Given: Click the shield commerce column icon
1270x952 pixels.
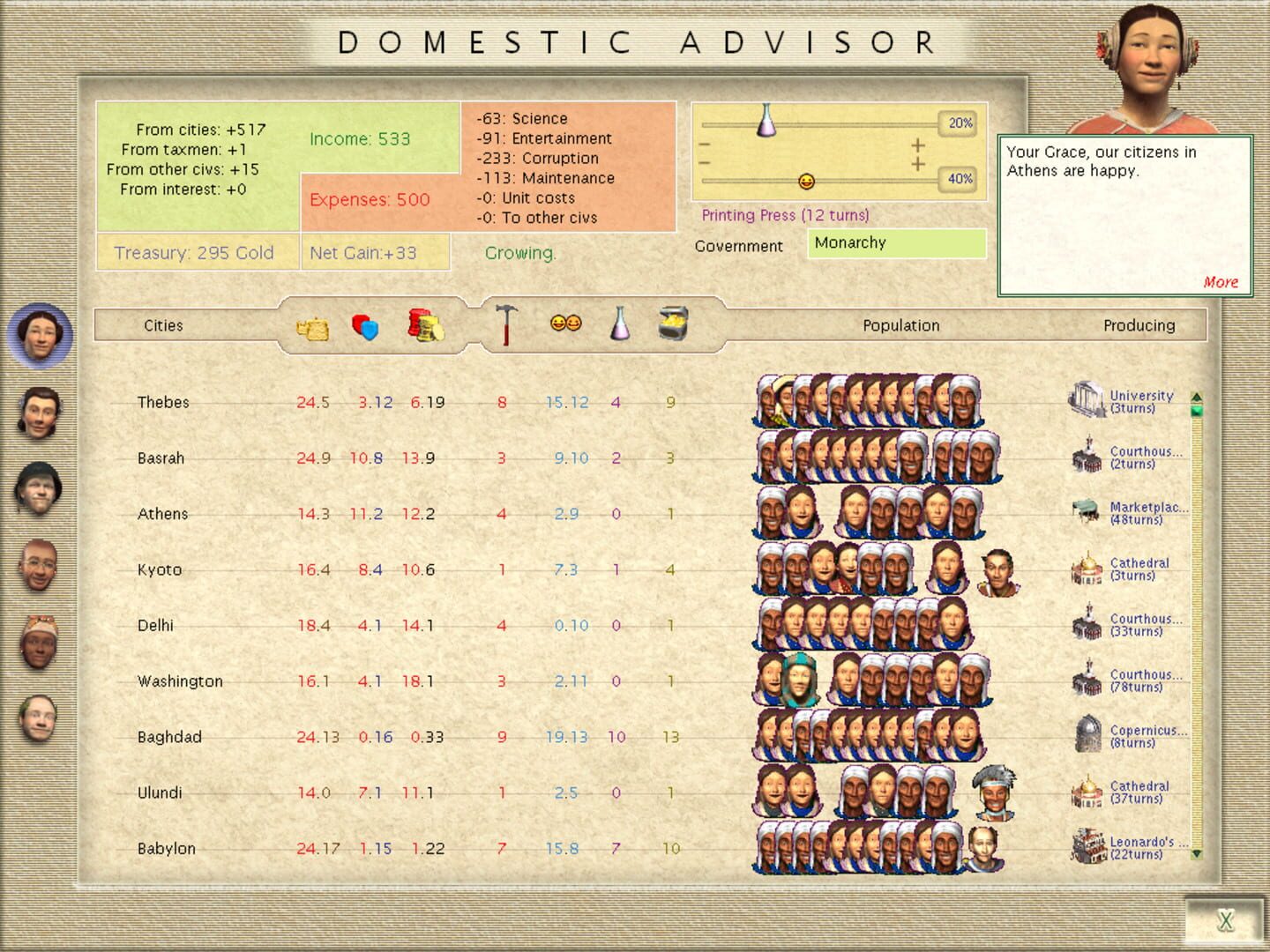Looking at the screenshot, I should click(x=363, y=328).
